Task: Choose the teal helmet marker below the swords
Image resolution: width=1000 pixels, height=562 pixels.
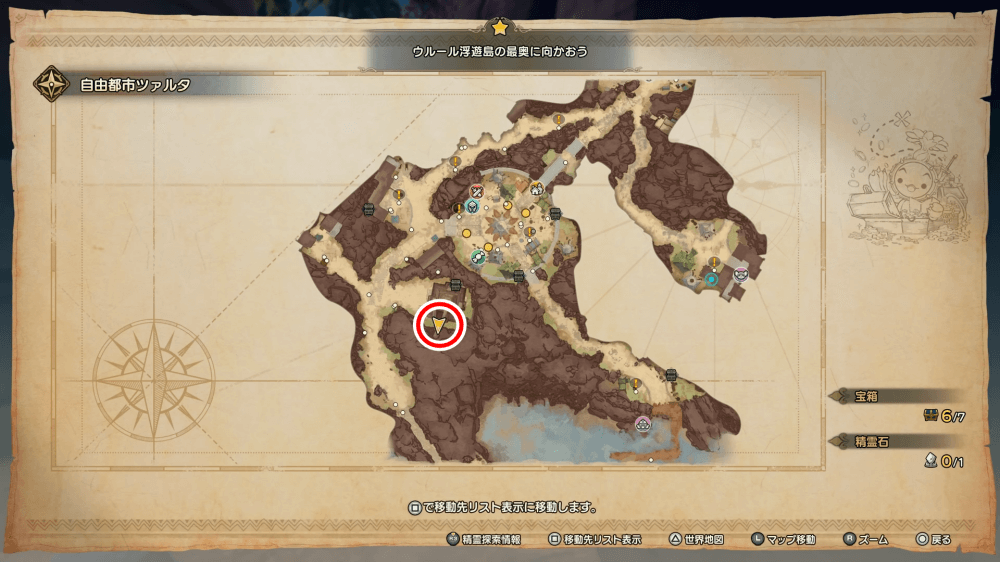Action: 472,206
